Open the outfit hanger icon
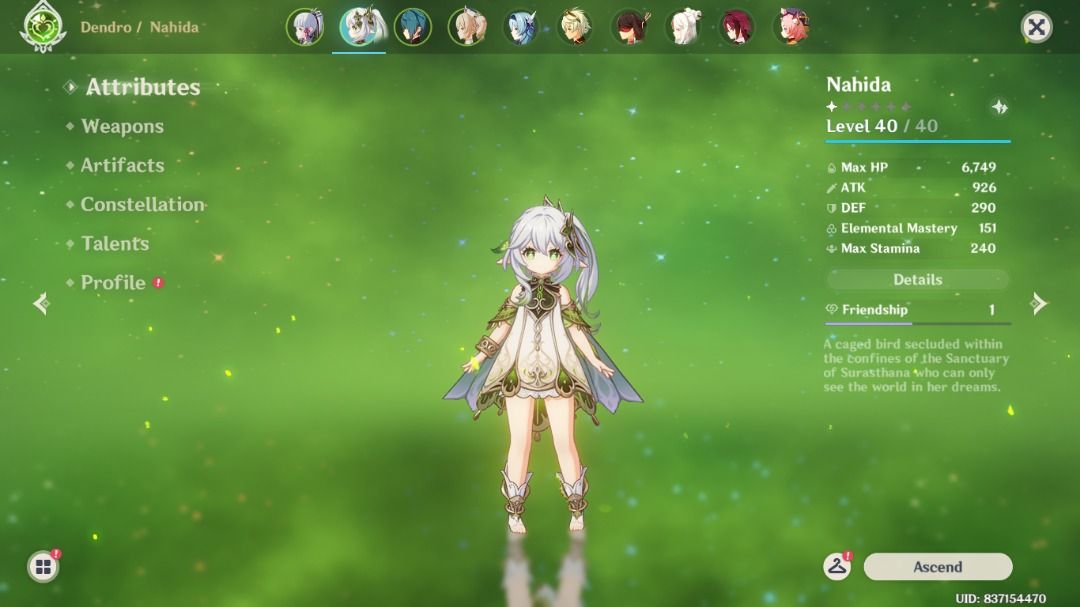Screen dimensions: 1080x607 (836, 567)
